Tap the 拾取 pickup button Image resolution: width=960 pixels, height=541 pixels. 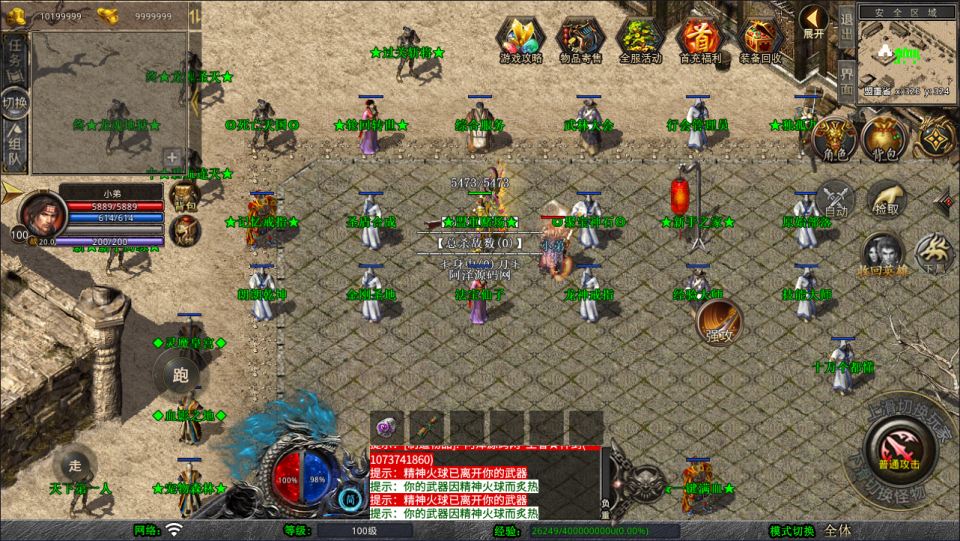[x=885, y=199]
